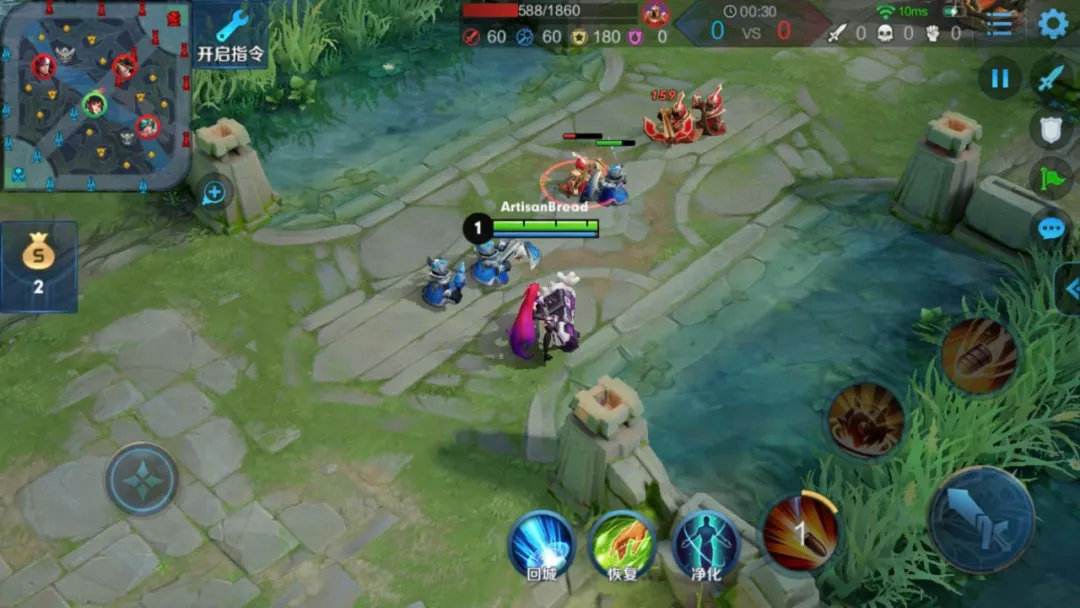1080x608 pixels.
Task: Collapse the side panel with the arrow tab
Action: point(1069,289)
